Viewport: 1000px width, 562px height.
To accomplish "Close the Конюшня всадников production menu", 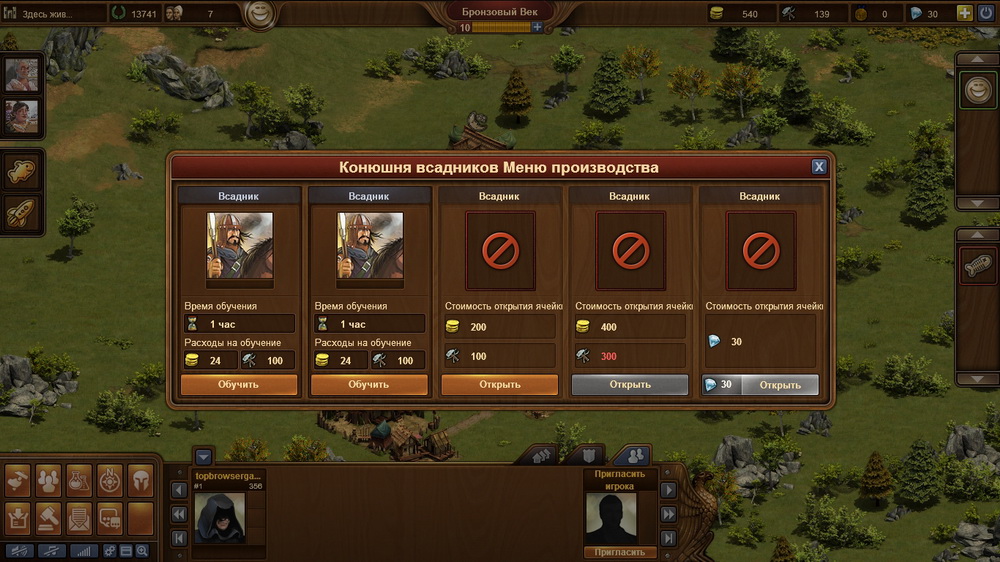I will click(818, 167).
